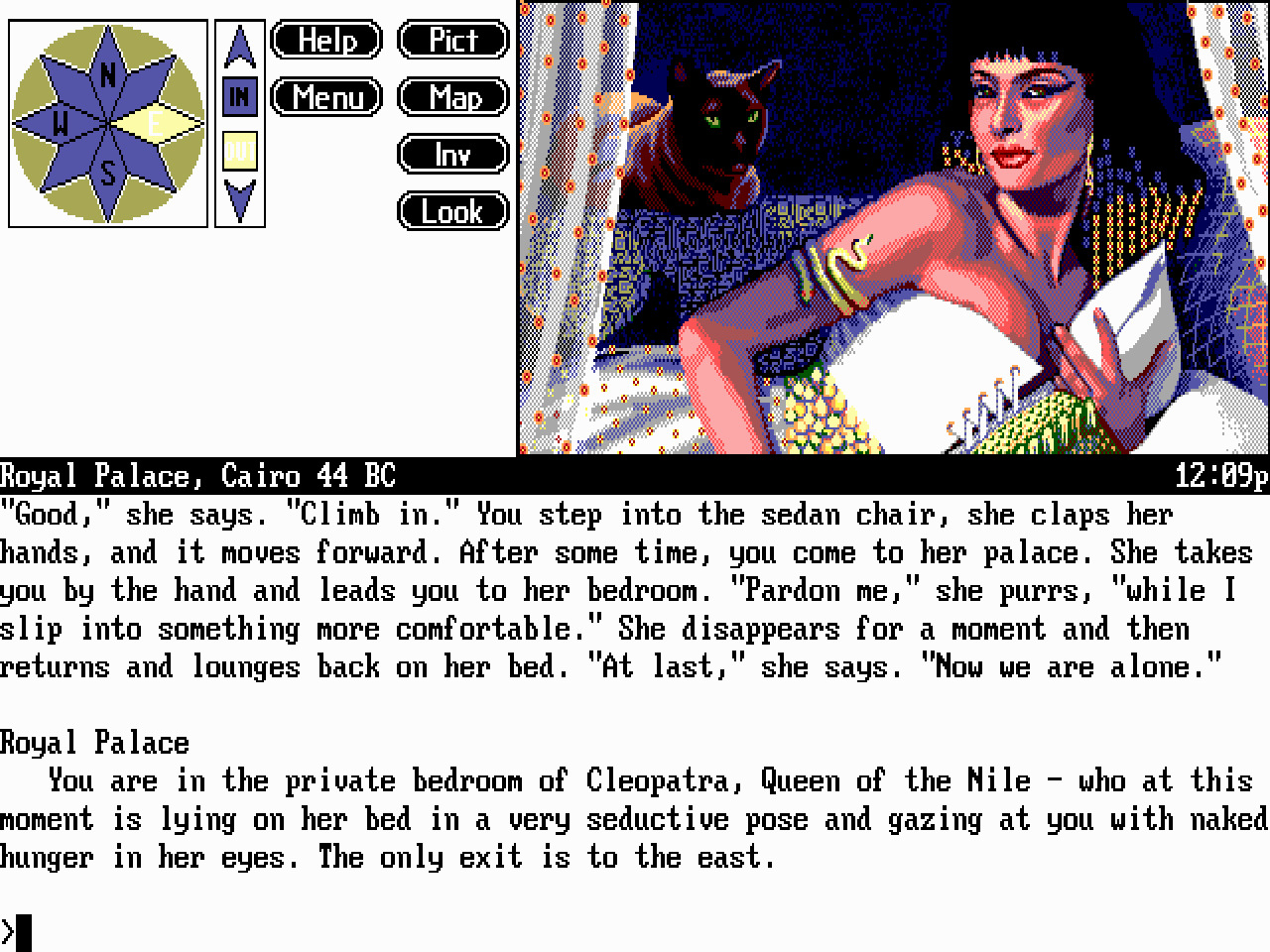This screenshot has height=952, width=1270.
Task: Open the Inv inventory screen
Action: [452, 155]
